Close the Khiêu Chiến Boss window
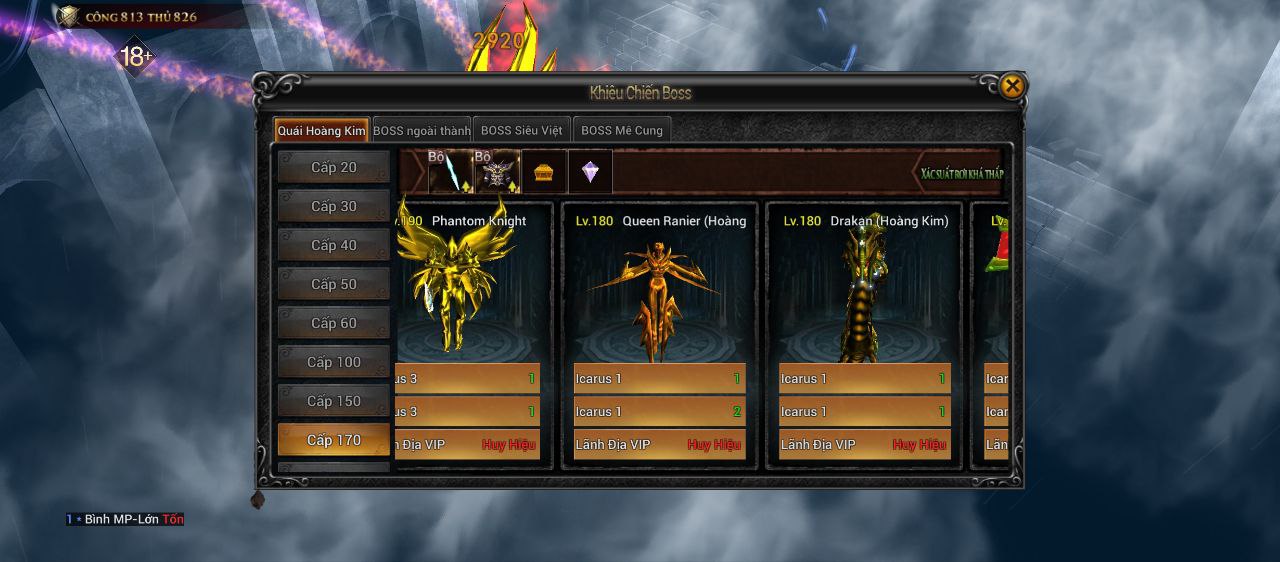Screen dimensions: 1280x562 pos(1012,87)
